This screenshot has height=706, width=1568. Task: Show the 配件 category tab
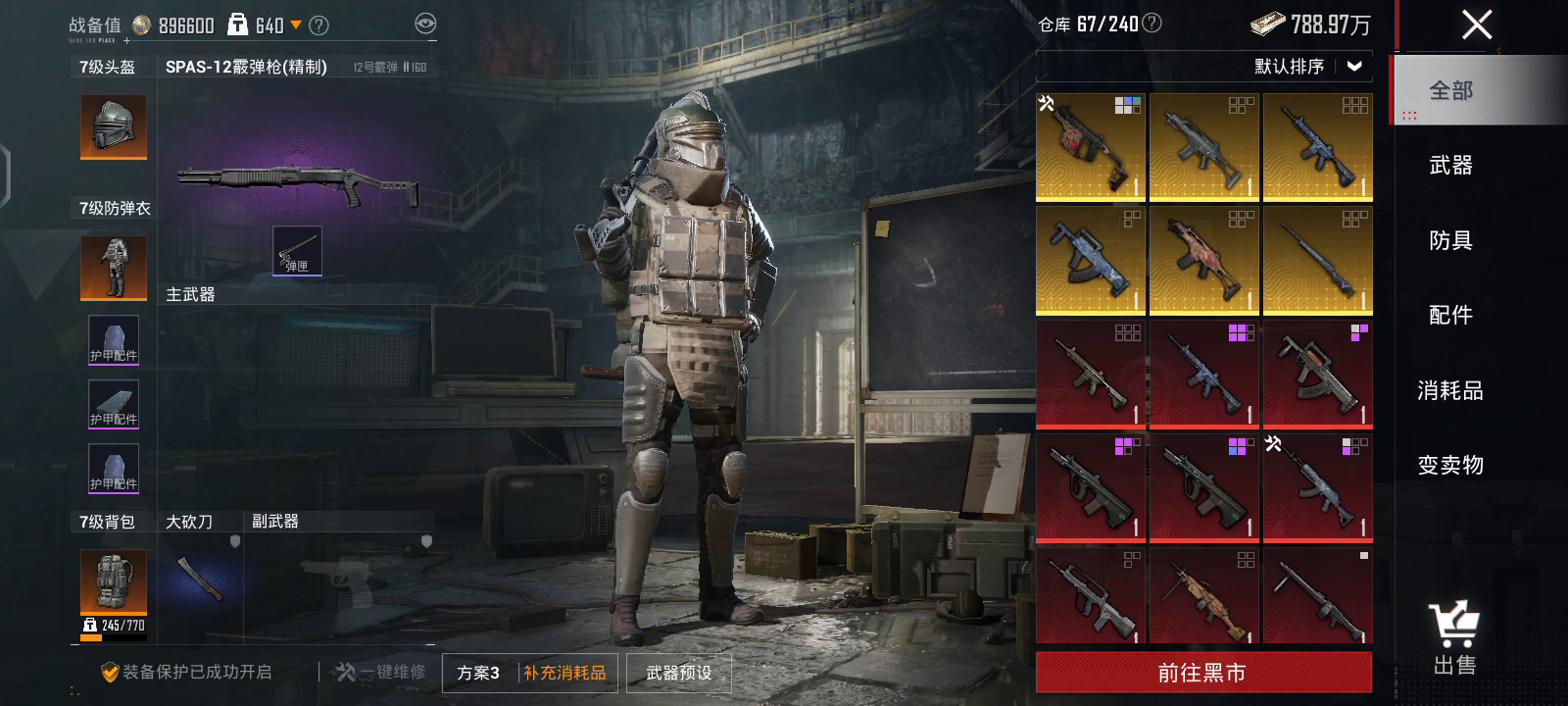(1450, 315)
